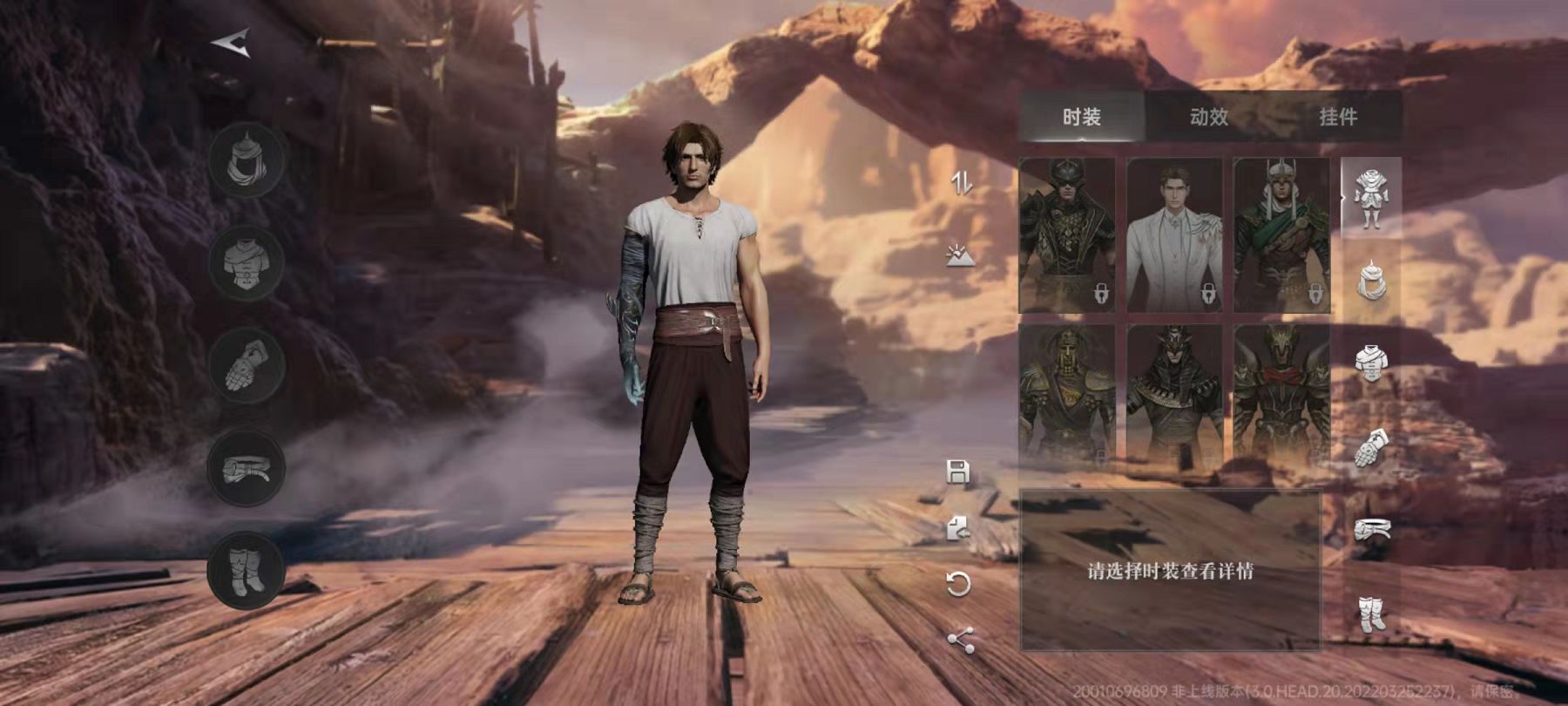Filter outfits by helmet category
Viewport: 1568px width, 706px height.
(1370, 280)
